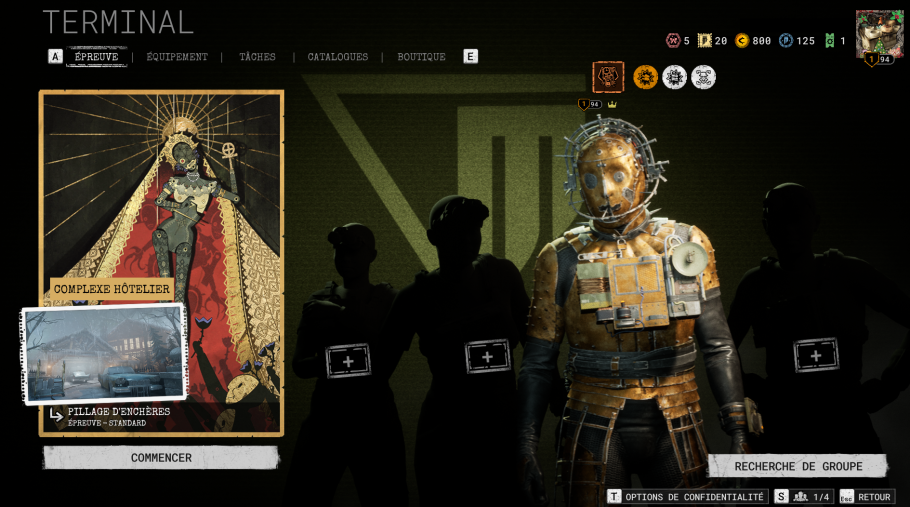Screen dimensions: 910x507
Task: Choose the Pillage d'enchères trial thumbnail
Action: [x=104, y=355]
